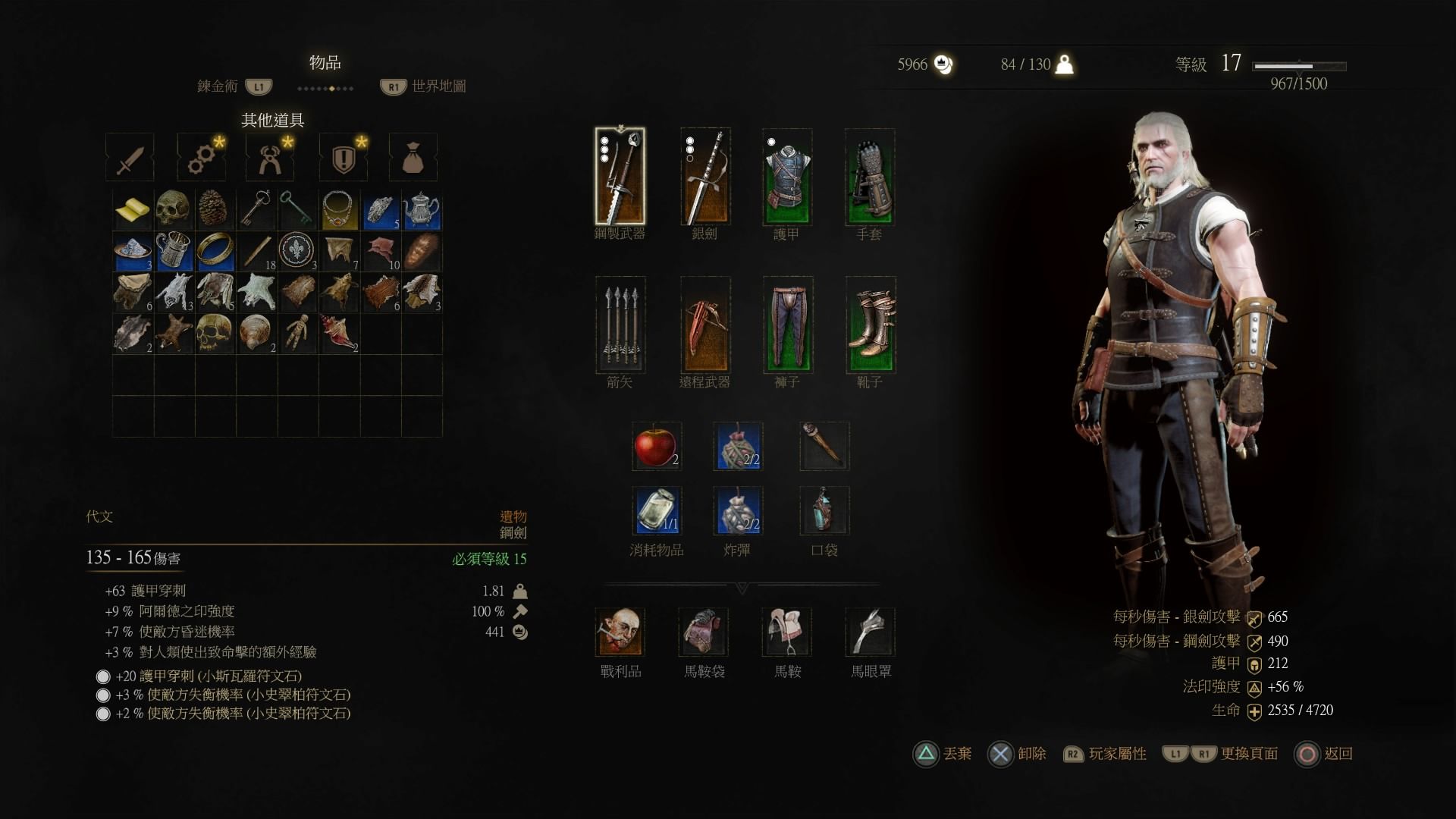The width and height of the screenshot is (1456, 819).
Task: Select the gloves equipment slot
Action: 870,177
